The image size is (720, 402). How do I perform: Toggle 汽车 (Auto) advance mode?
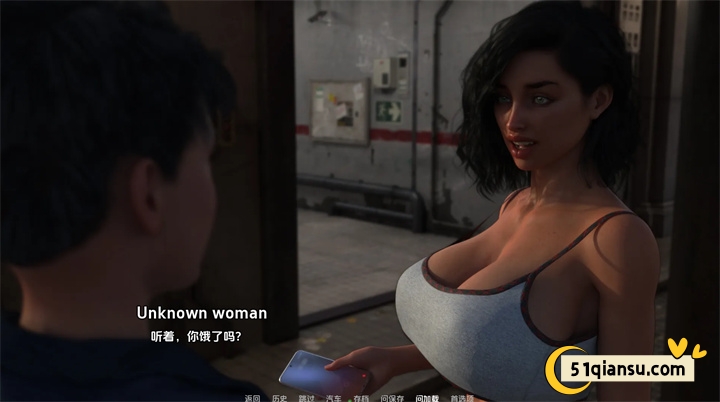click(x=334, y=397)
